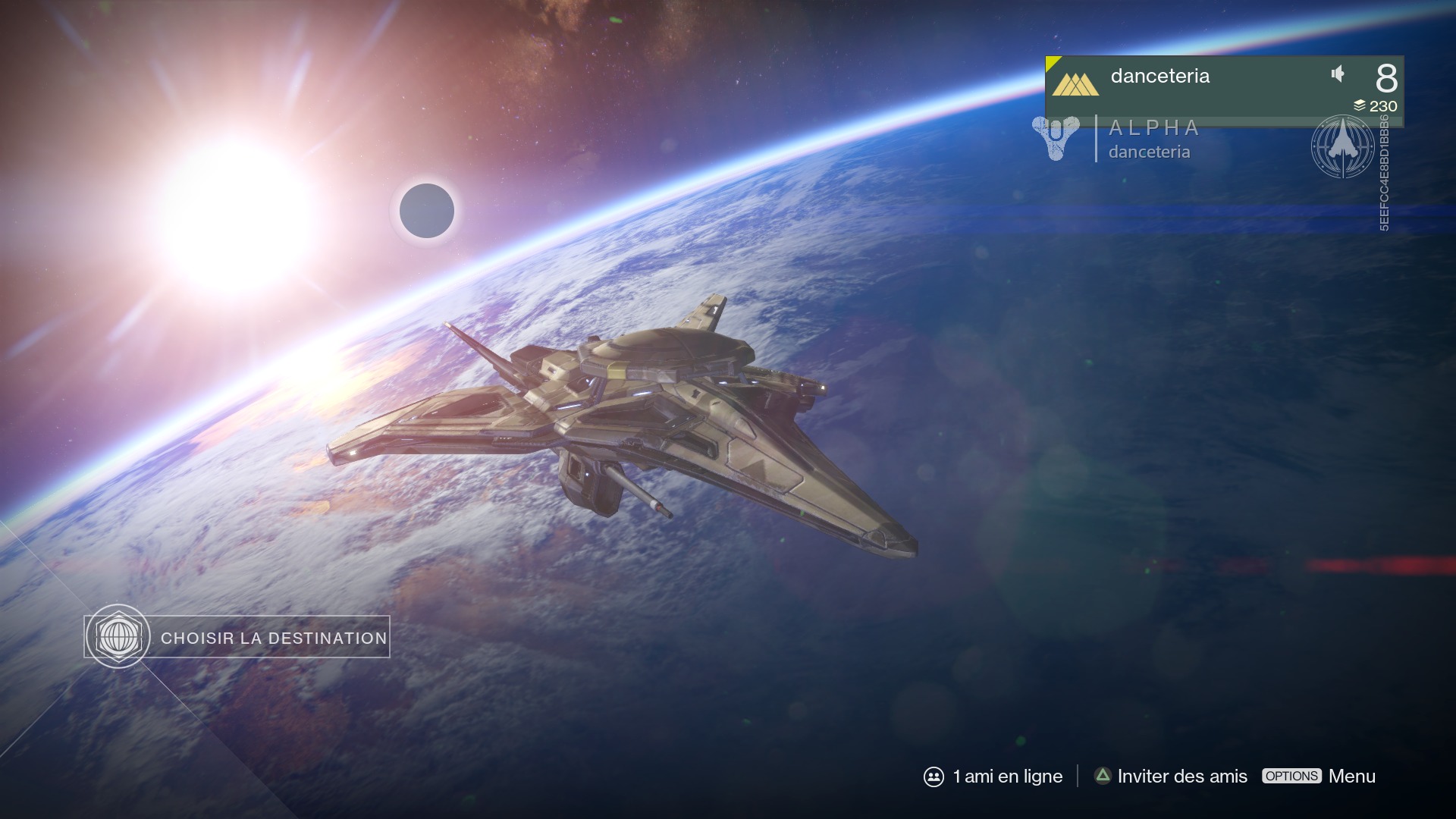Open the Menu option
Screen dimensions: 1456x819
1319,777
